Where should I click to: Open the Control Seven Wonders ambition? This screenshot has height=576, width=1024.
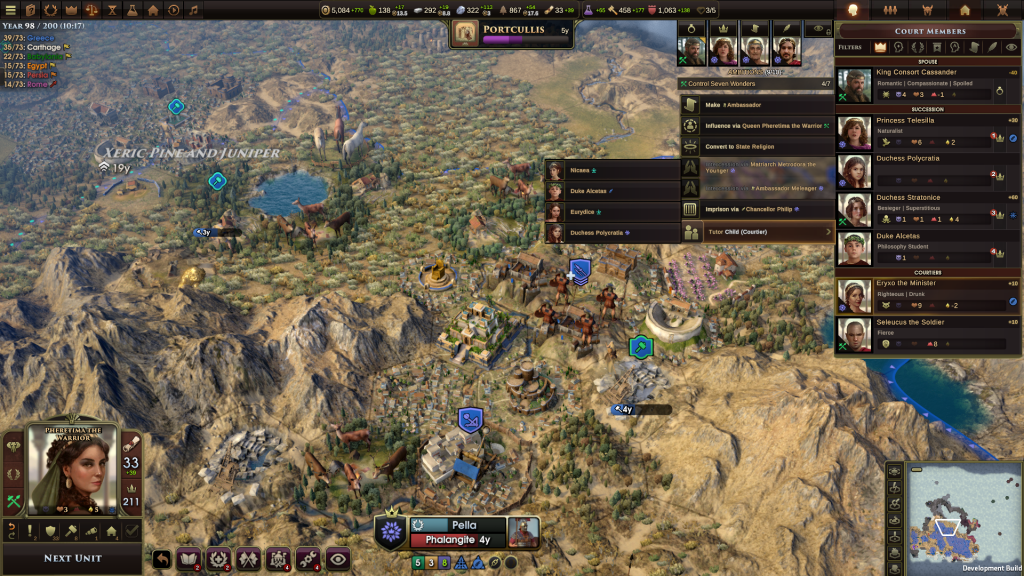(757, 84)
